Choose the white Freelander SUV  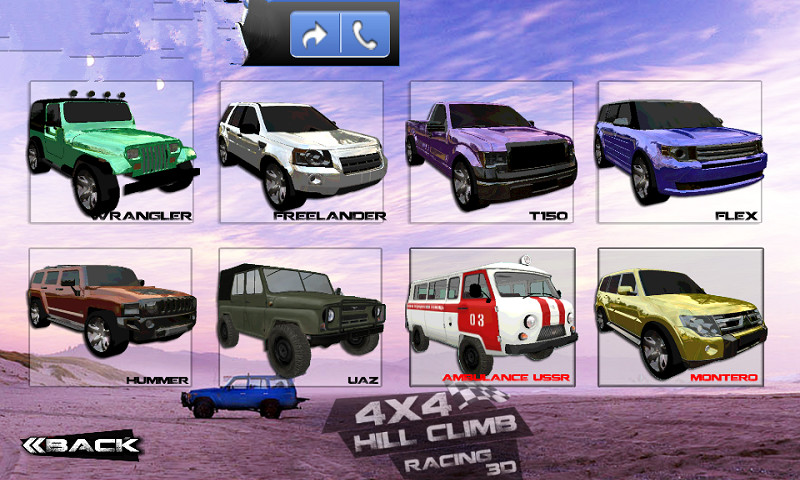pos(300,152)
